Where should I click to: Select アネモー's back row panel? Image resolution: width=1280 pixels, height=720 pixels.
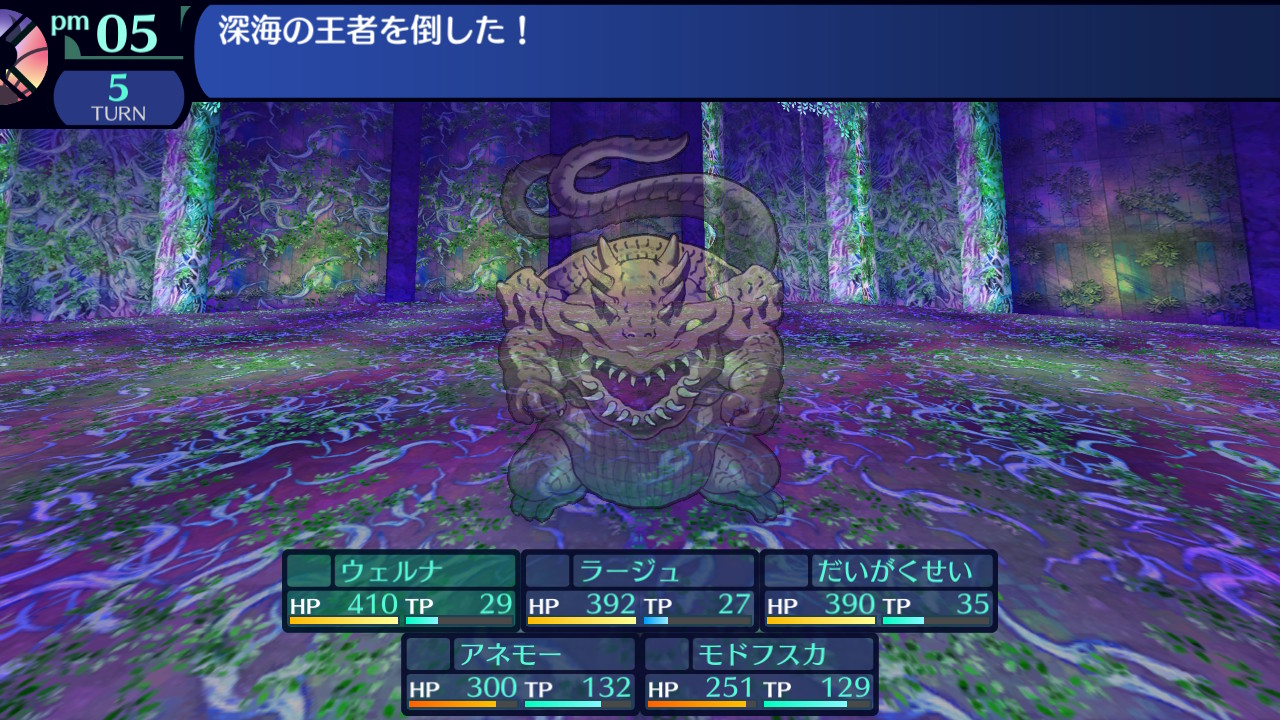click(520, 674)
